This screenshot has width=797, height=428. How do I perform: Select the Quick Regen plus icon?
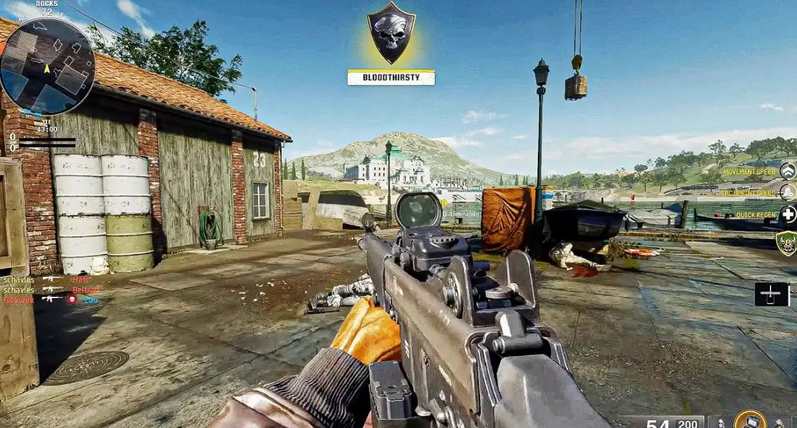click(x=788, y=214)
